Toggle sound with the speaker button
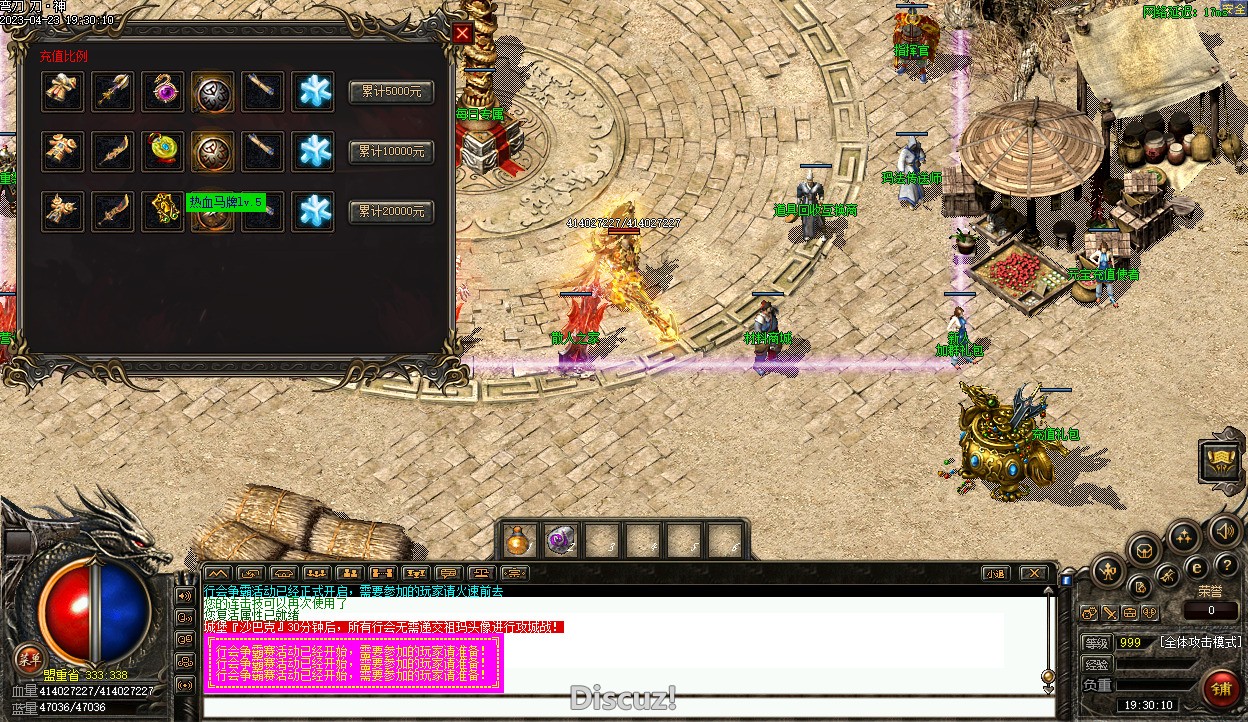 1223,530
